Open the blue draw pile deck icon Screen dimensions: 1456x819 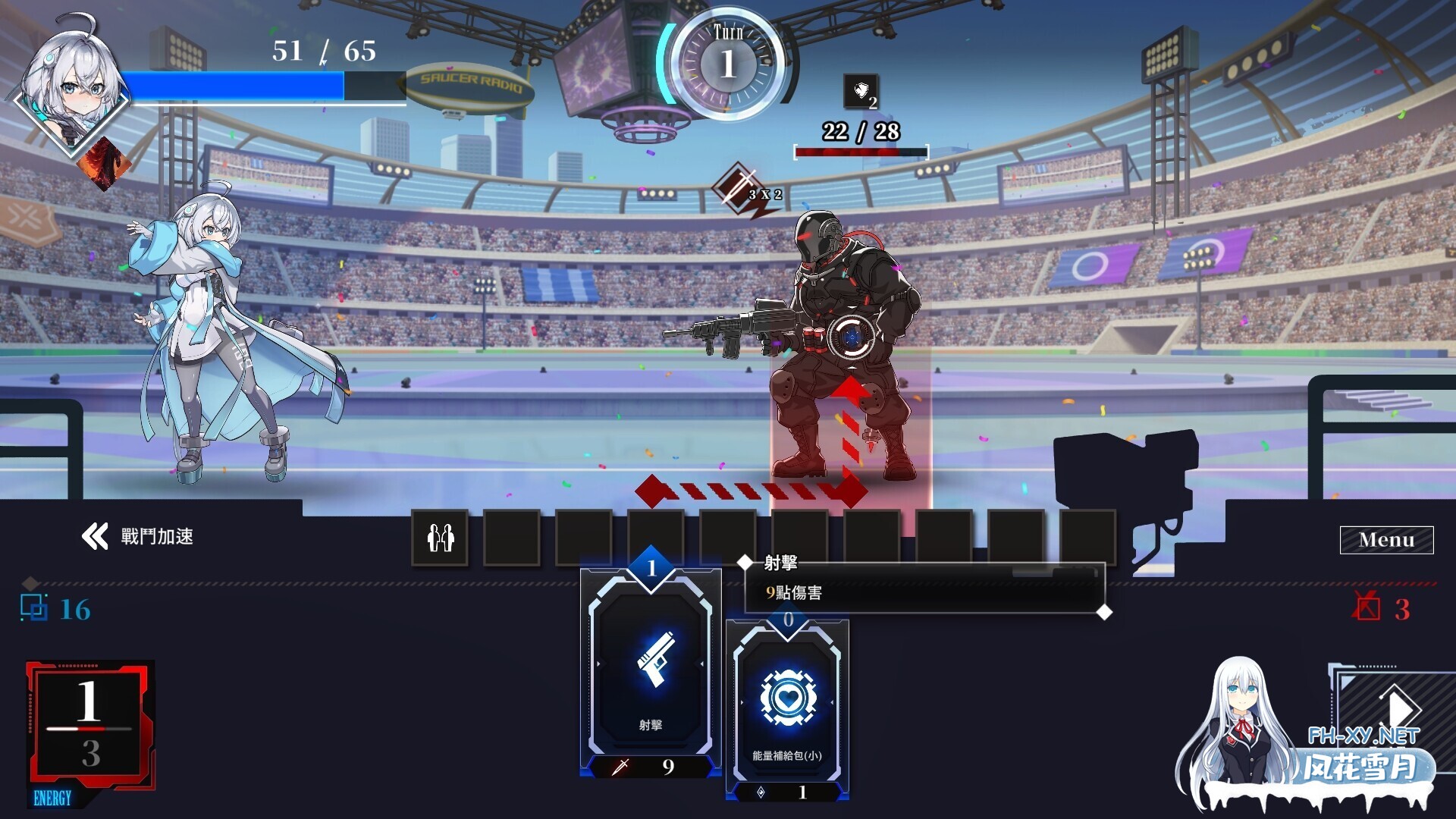click(x=34, y=608)
